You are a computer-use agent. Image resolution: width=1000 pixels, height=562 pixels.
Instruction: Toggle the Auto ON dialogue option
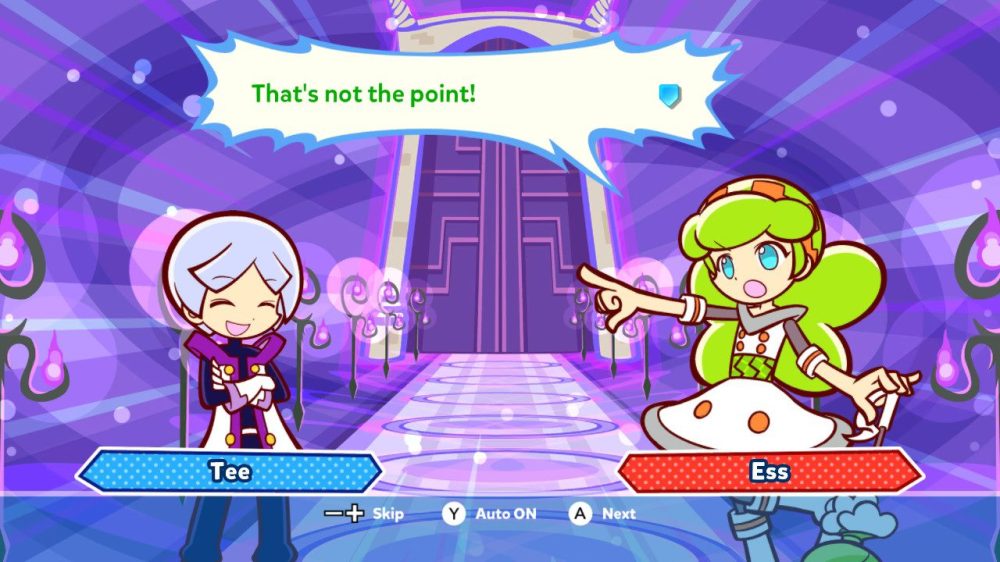(x=491, y=514)
